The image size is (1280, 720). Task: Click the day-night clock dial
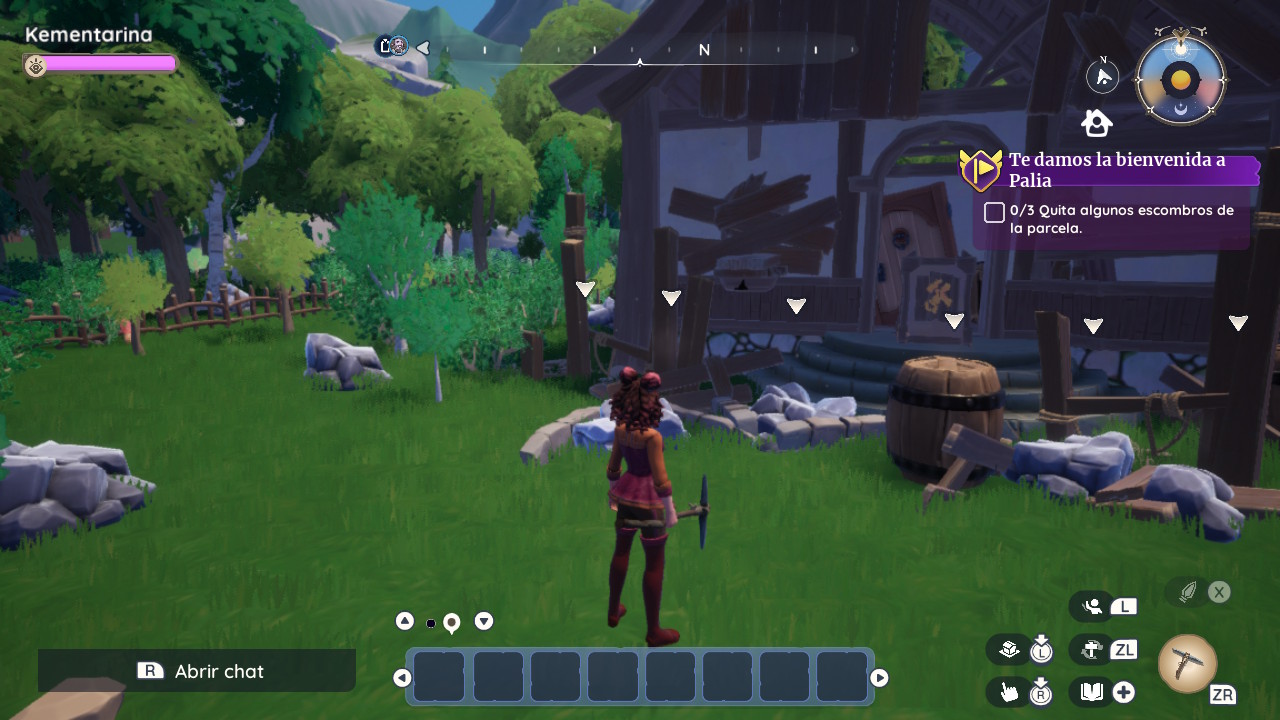1181,80
